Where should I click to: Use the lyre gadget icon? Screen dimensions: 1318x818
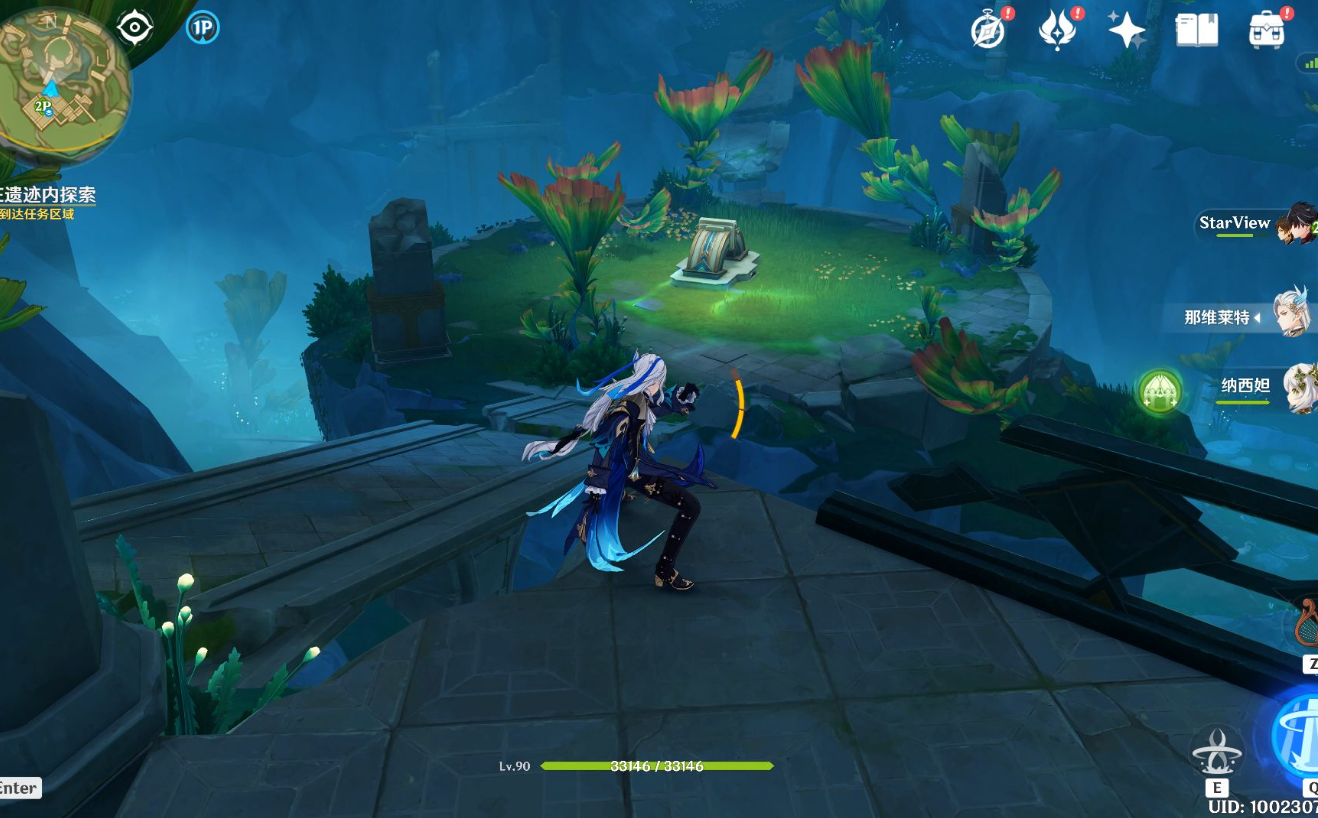tap(1306, 622)
